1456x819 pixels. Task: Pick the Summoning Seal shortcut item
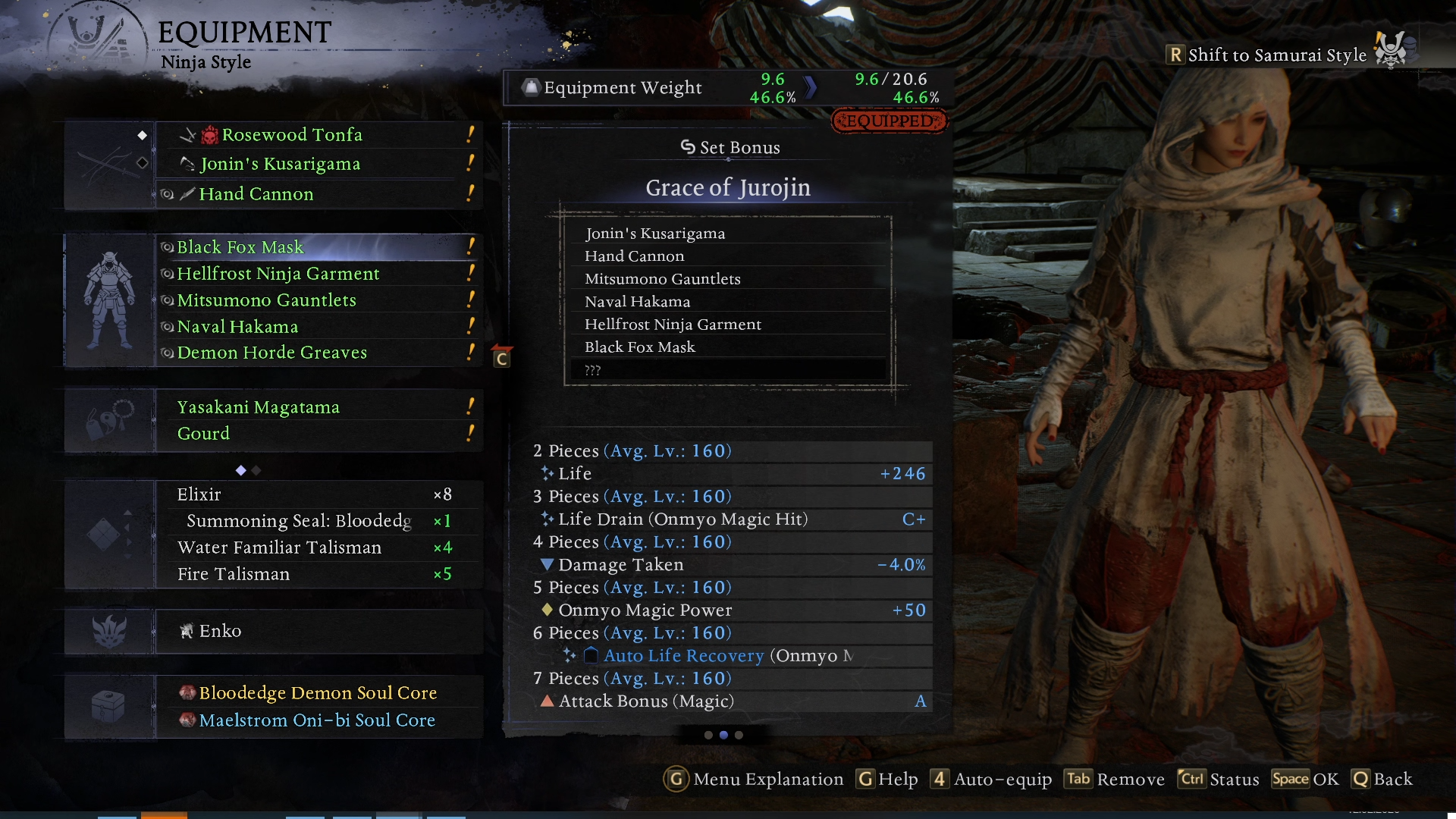click(299, 521)
